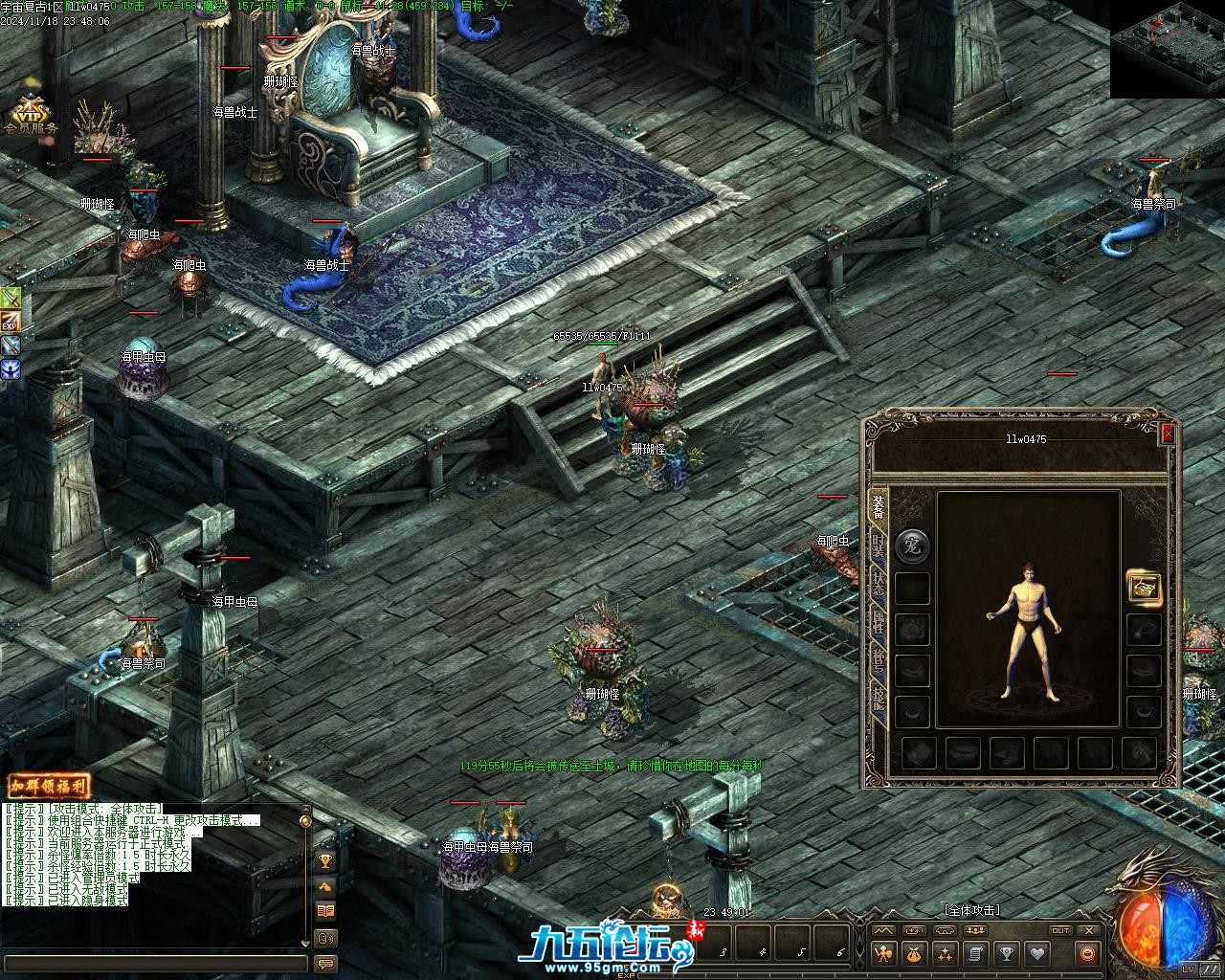Open the quest scroll icon
This screenshot has width=1225, height=980.
pyautogui.click(x=975, y=953)
